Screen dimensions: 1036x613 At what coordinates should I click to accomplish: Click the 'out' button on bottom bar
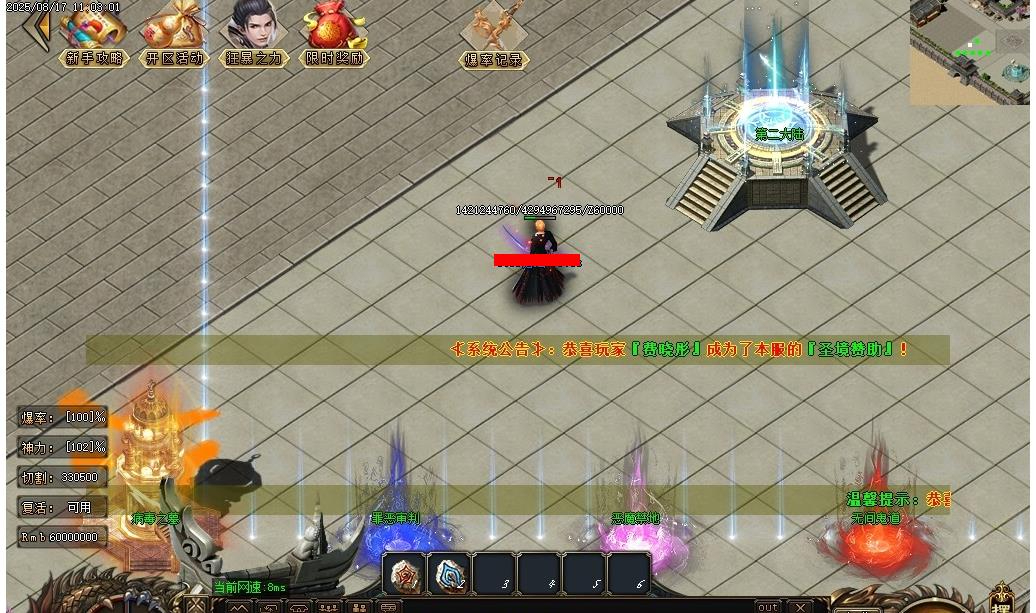(767, 606)
